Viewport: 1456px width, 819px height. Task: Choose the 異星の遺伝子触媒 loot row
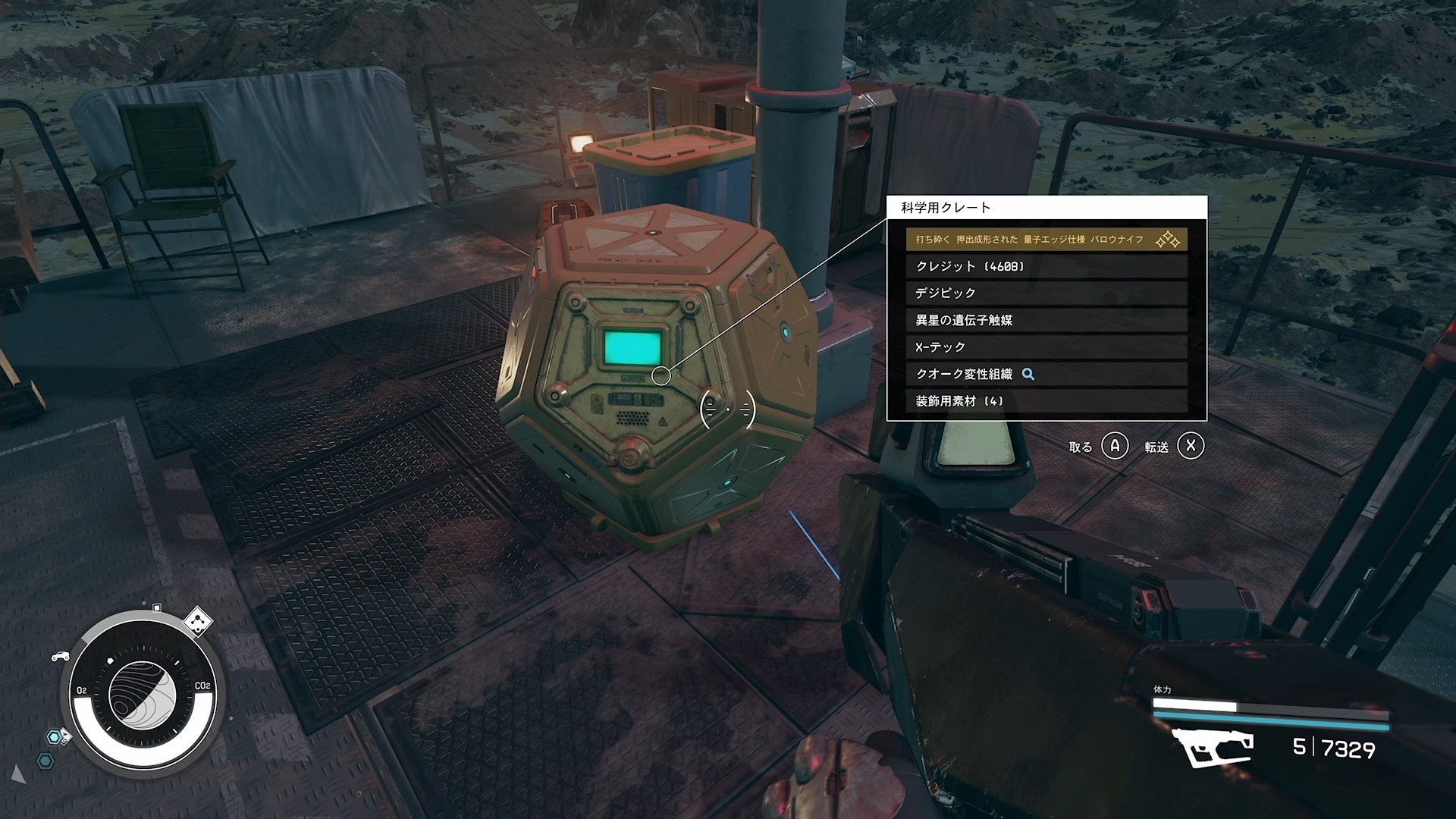pos(1046,320)
